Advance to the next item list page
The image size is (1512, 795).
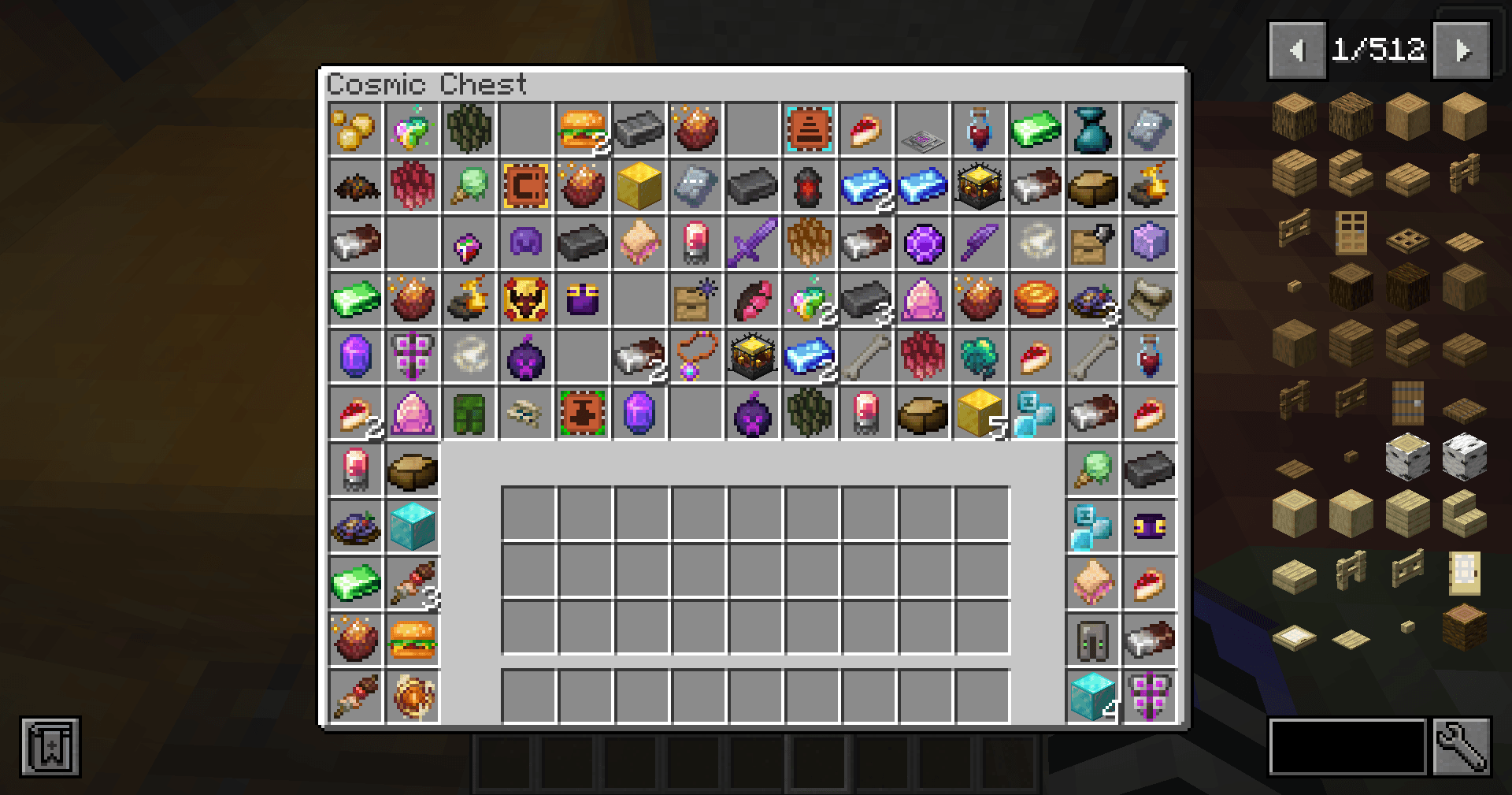pos(1464,50)
